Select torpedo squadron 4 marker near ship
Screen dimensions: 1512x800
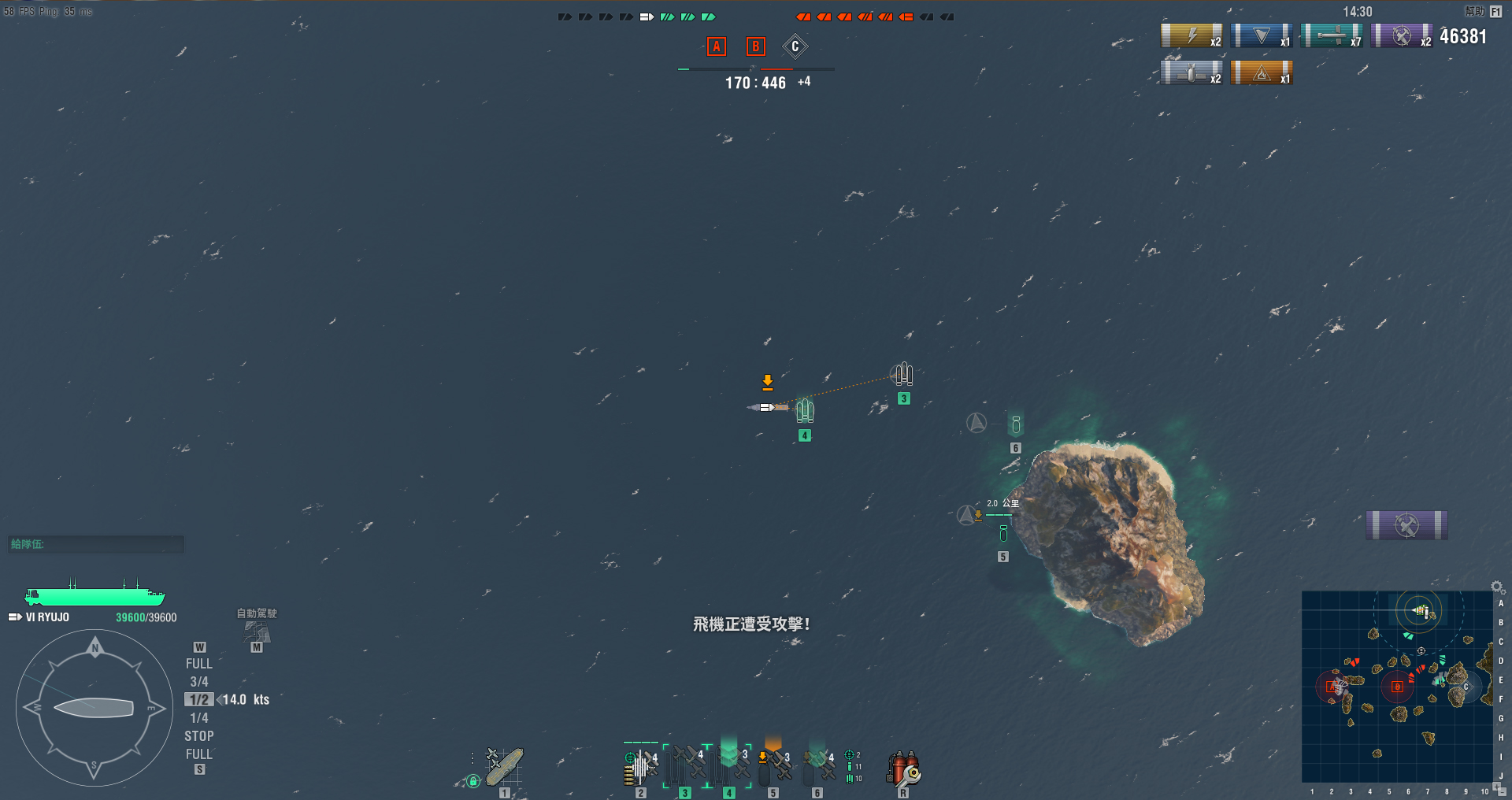pos(804,411)
